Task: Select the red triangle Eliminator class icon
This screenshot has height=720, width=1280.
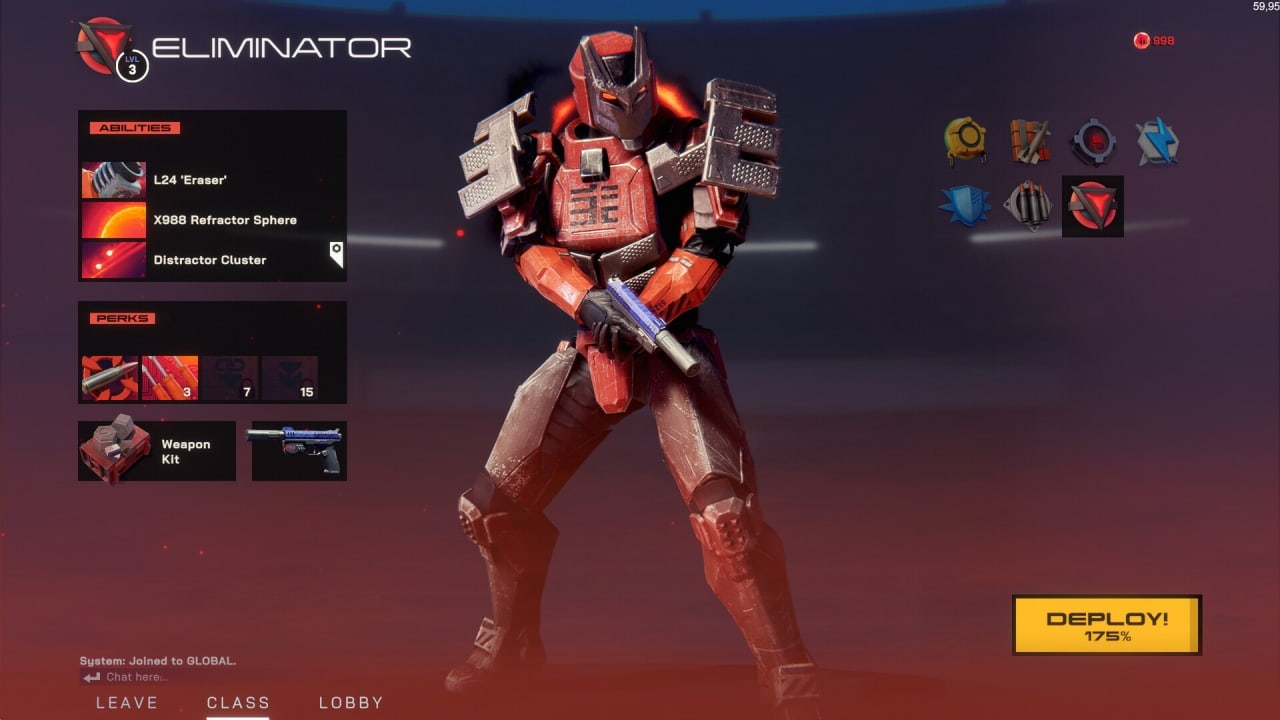Action: coord(1092,206)
